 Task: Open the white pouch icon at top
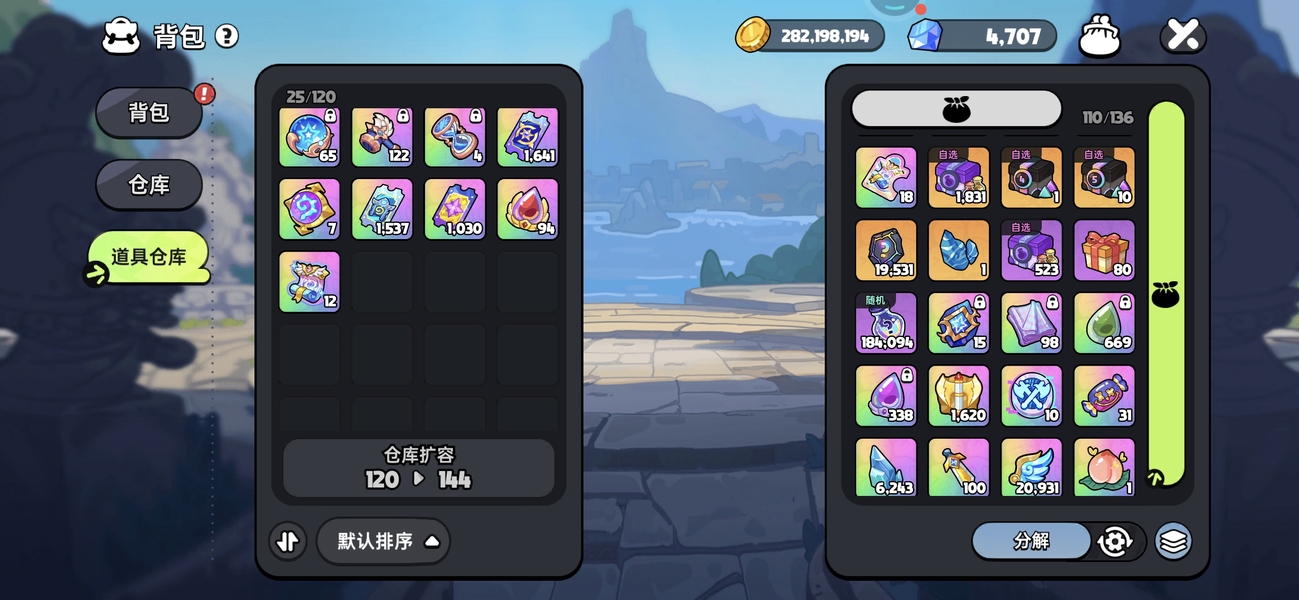coord(1099,37)
